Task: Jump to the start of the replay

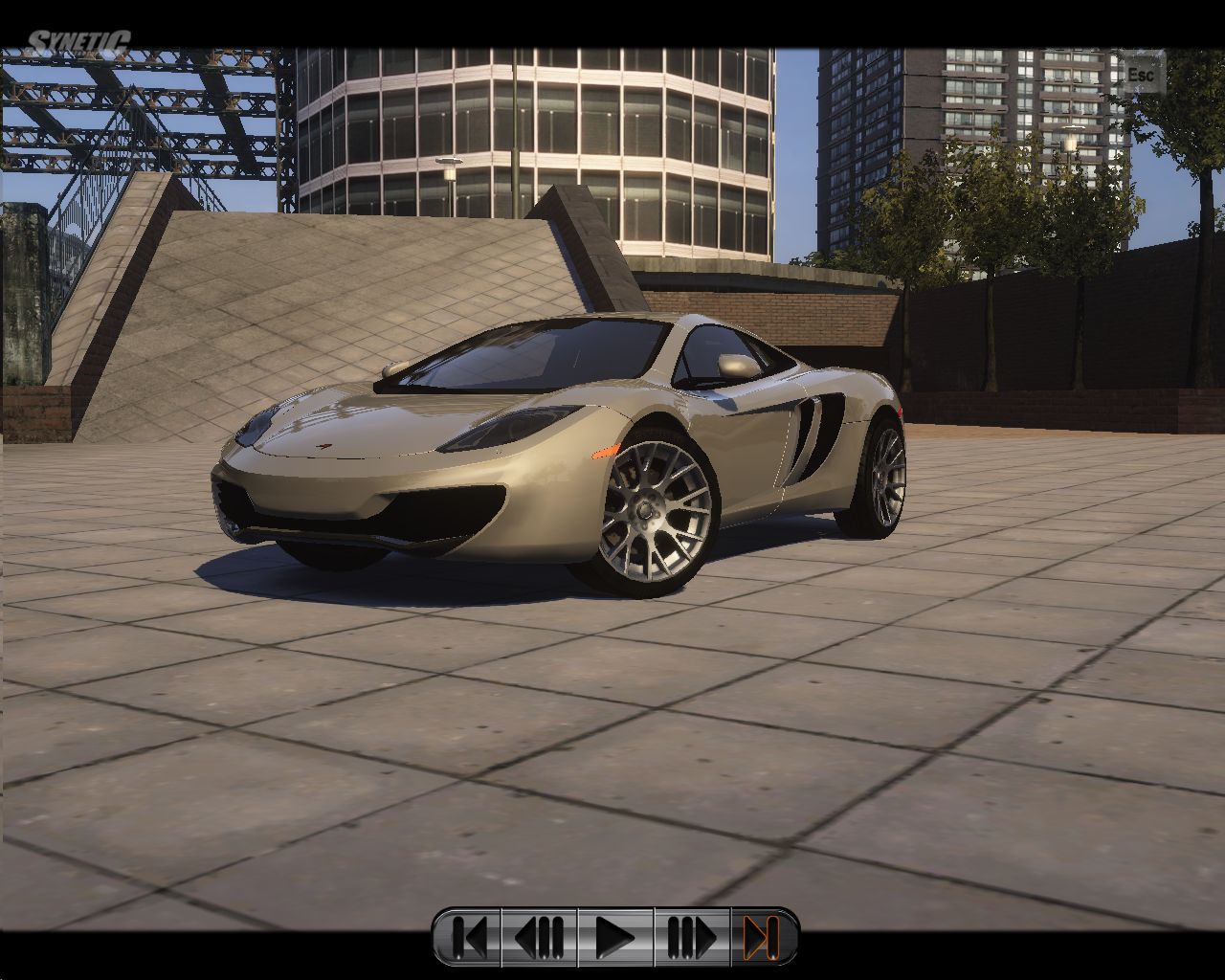Action: coord(469,937)
